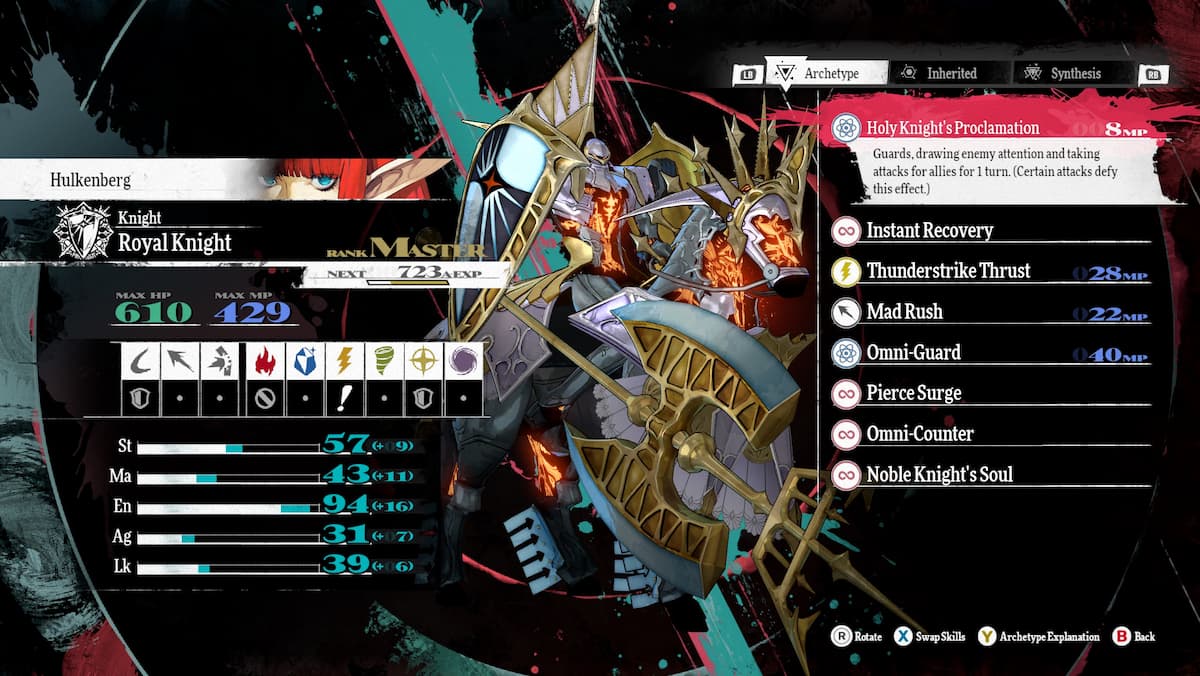The image size is (1200, 676).
Task: Click the Royal Knight archetype emblem
Action: [x=83, y=232]
